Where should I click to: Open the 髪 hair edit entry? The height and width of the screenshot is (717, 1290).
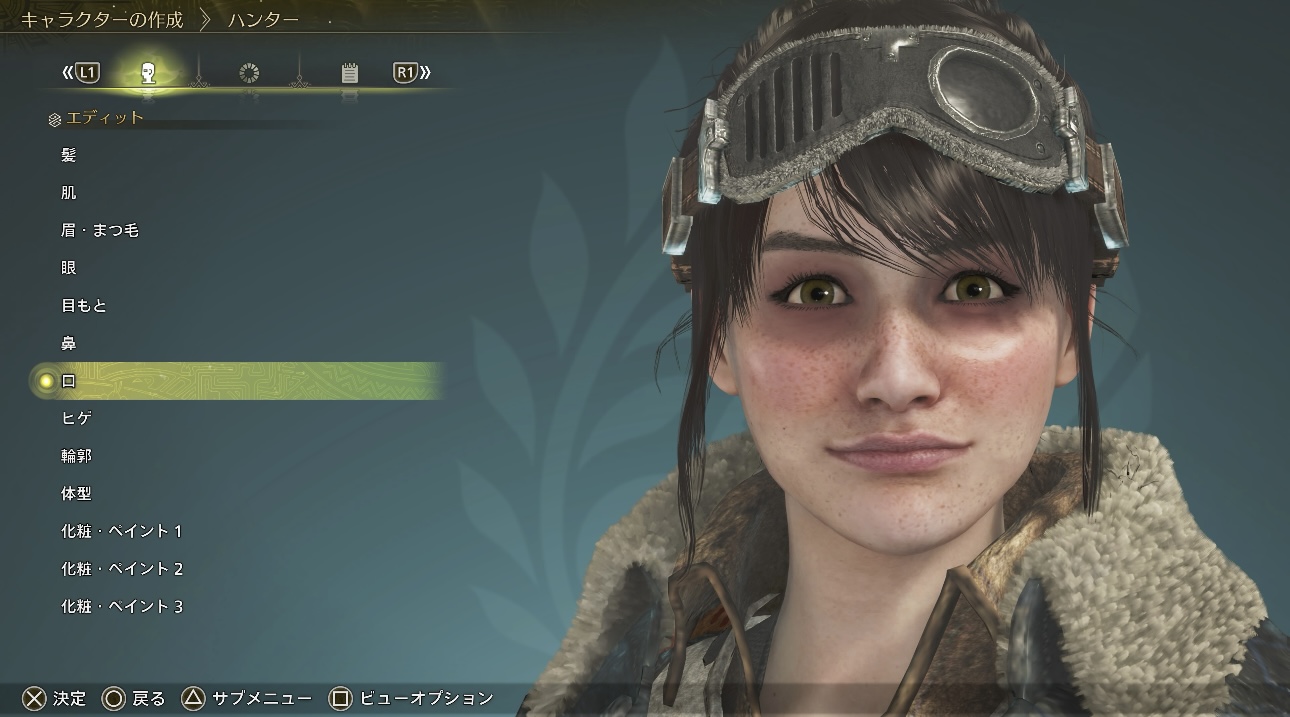[69, 155]
